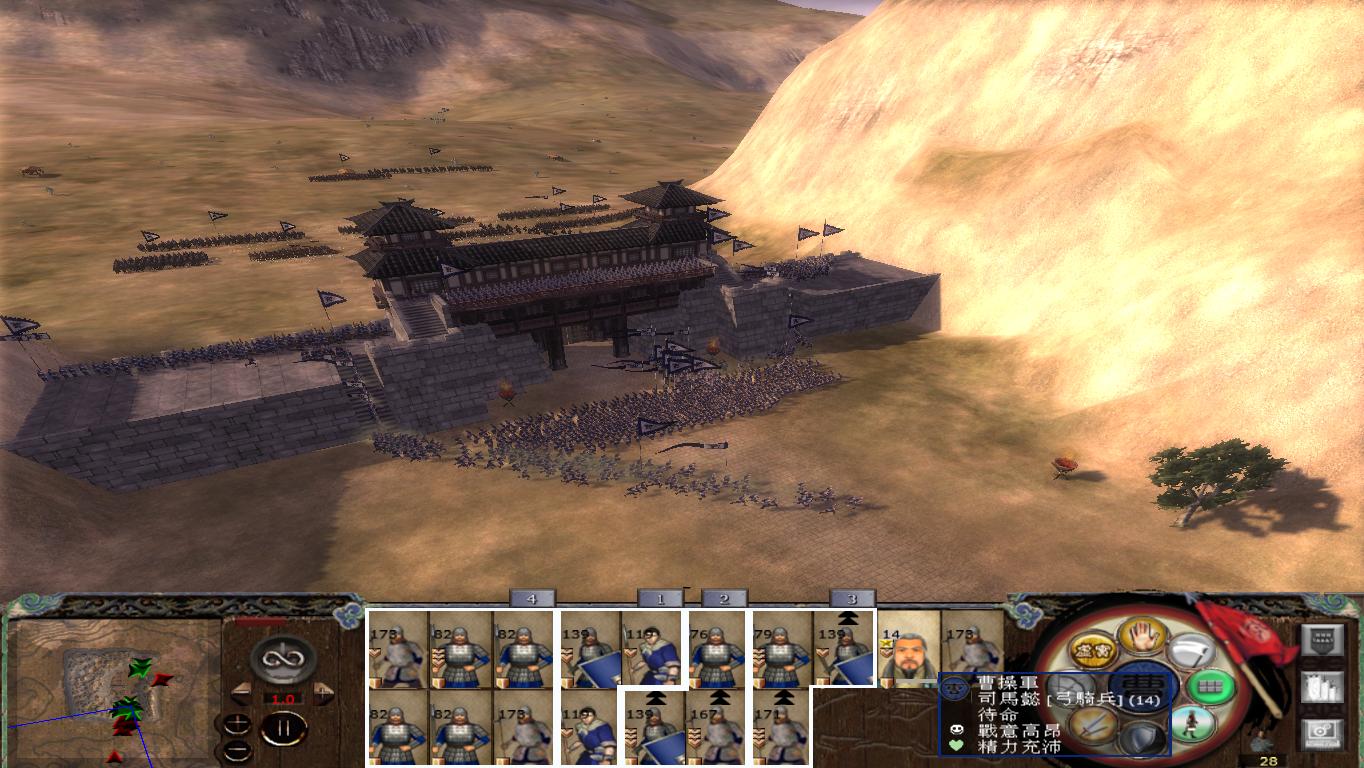Screen dimensions: 1364x768
Task: Click the shield banner icon top right panel
Action: point(1323,642)
